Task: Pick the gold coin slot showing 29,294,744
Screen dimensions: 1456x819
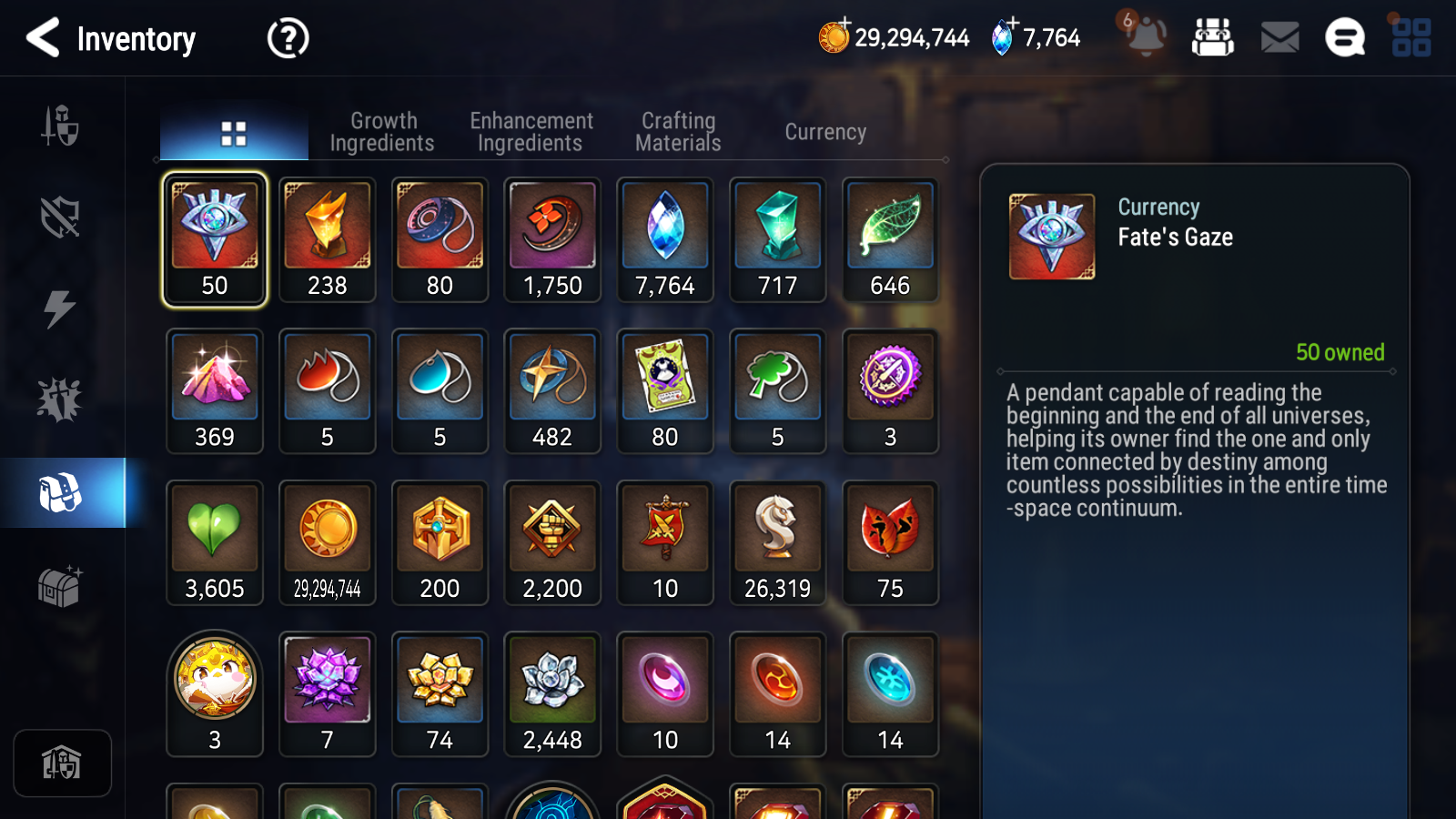Action: (x=328, y=542)
